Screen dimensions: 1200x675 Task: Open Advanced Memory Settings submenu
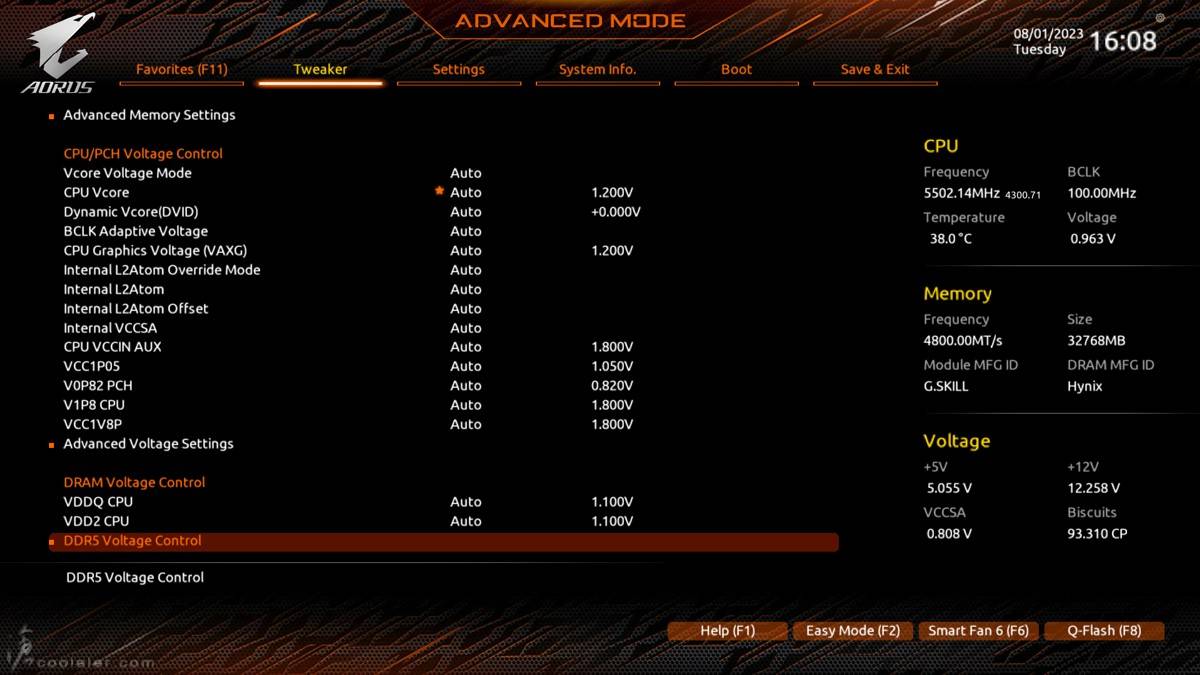pyautogui.click(x=149, y=115)
